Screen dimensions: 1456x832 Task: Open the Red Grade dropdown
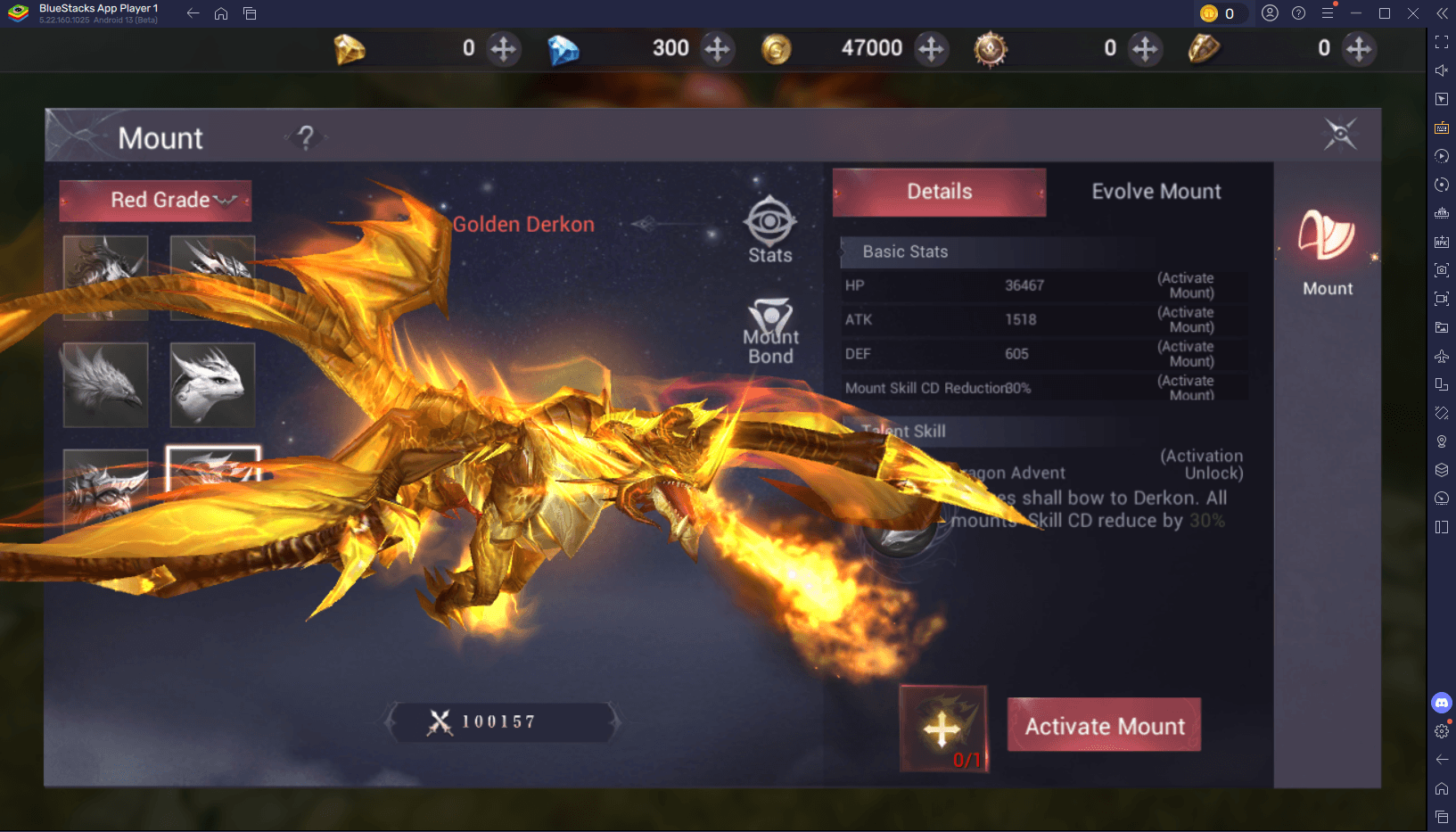(156, 201)
